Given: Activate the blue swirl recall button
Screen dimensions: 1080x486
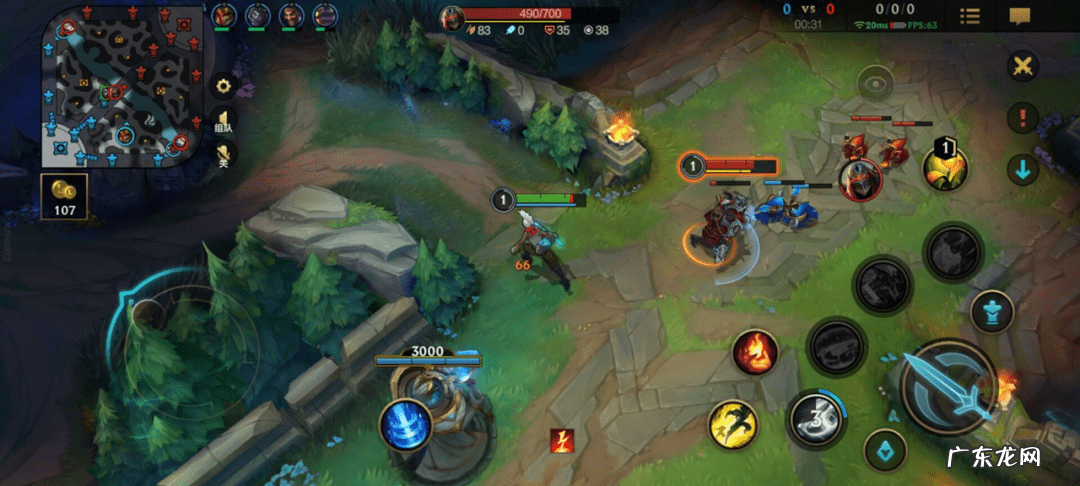Looking at the screenshot, I should coord(405,424).
